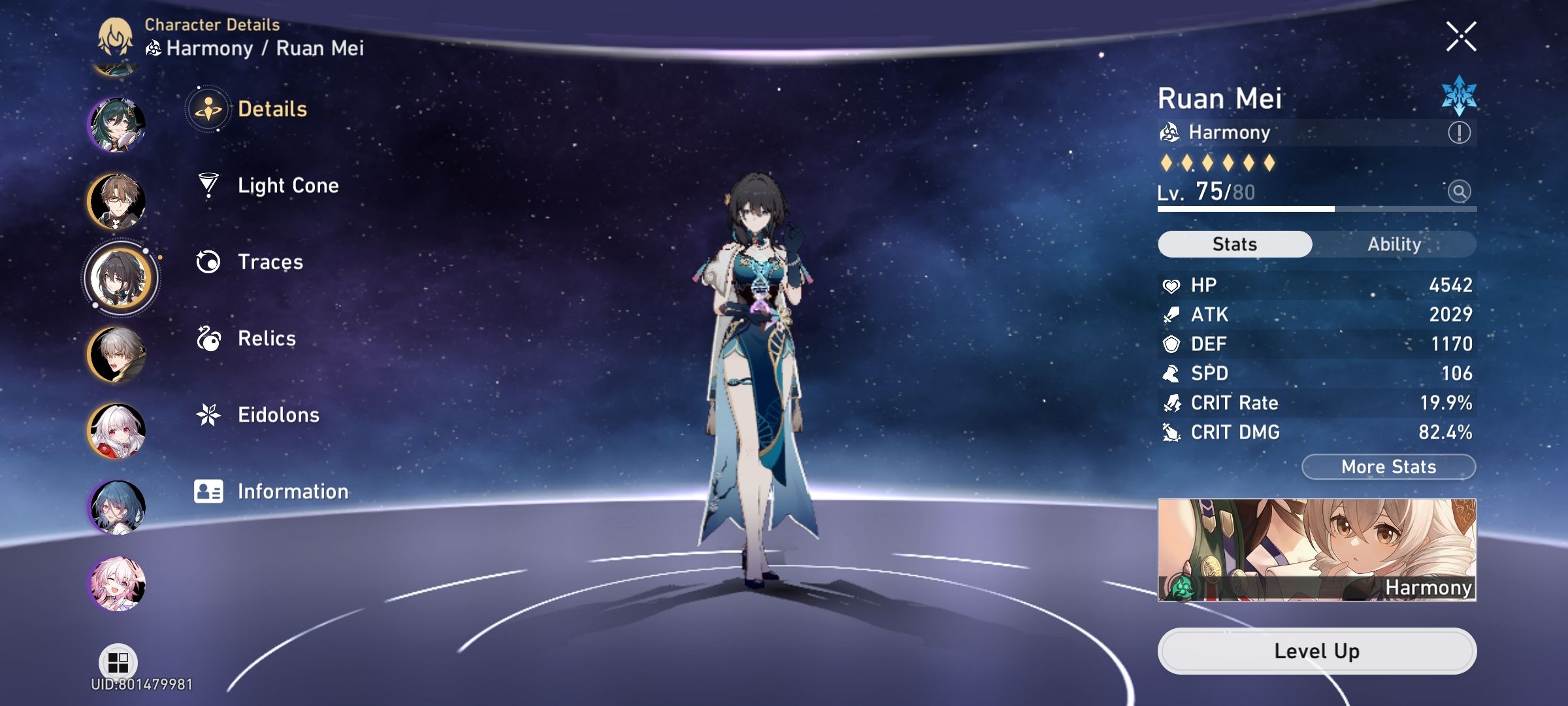Switch to the Stats tab
Screen dimensions: 1568x706
[x=1233, y=244]
